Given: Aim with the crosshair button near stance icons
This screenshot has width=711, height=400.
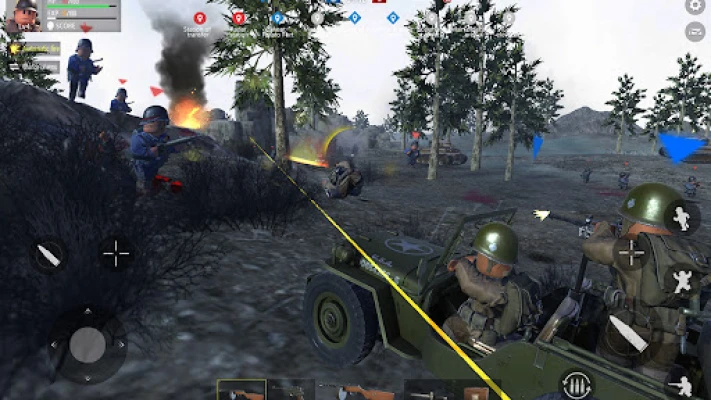Looking at the screenshot, I should (x=632, y=252).
